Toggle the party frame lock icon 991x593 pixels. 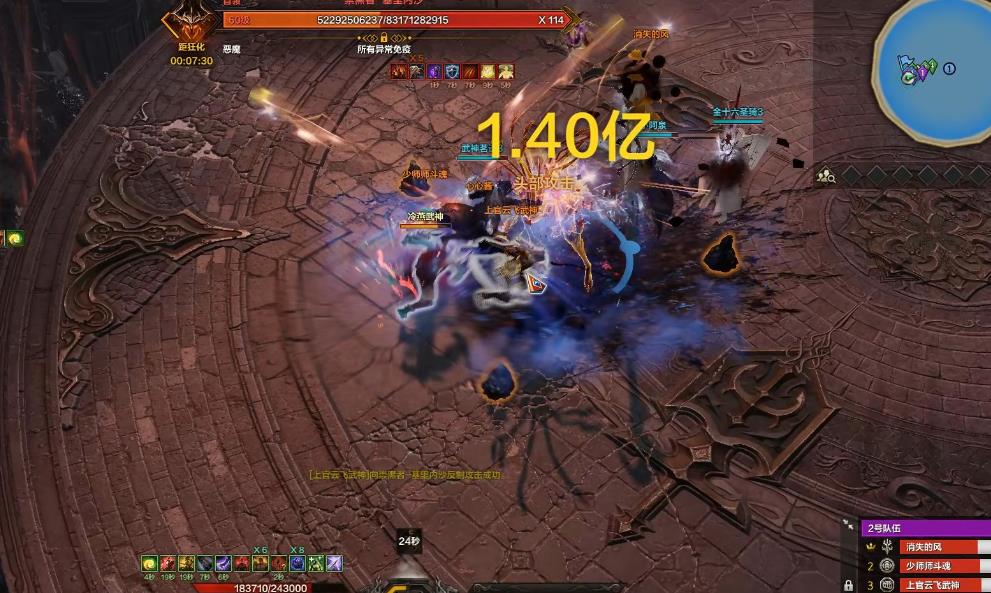[x=848, y=585]
